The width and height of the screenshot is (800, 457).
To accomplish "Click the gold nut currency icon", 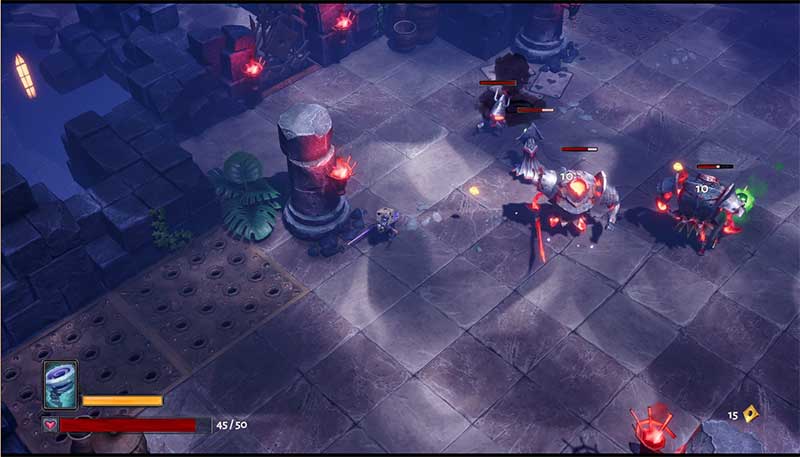I will [x=748, y=414].
